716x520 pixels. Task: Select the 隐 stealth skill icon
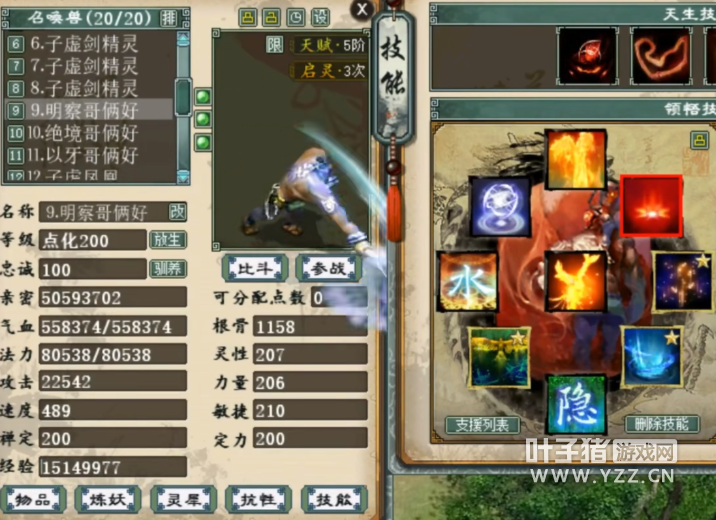575,398
